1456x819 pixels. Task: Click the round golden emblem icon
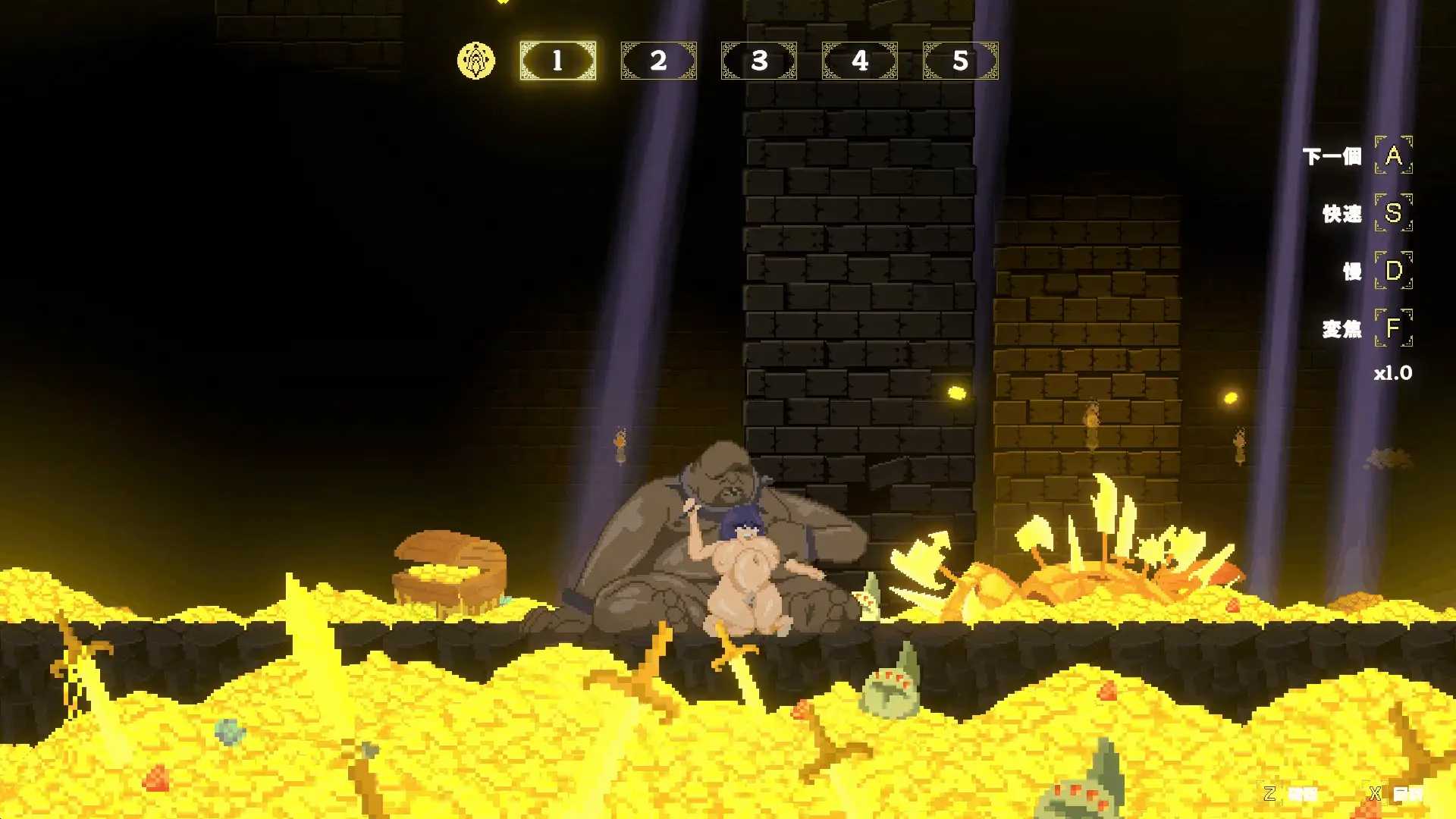[476, 61]
